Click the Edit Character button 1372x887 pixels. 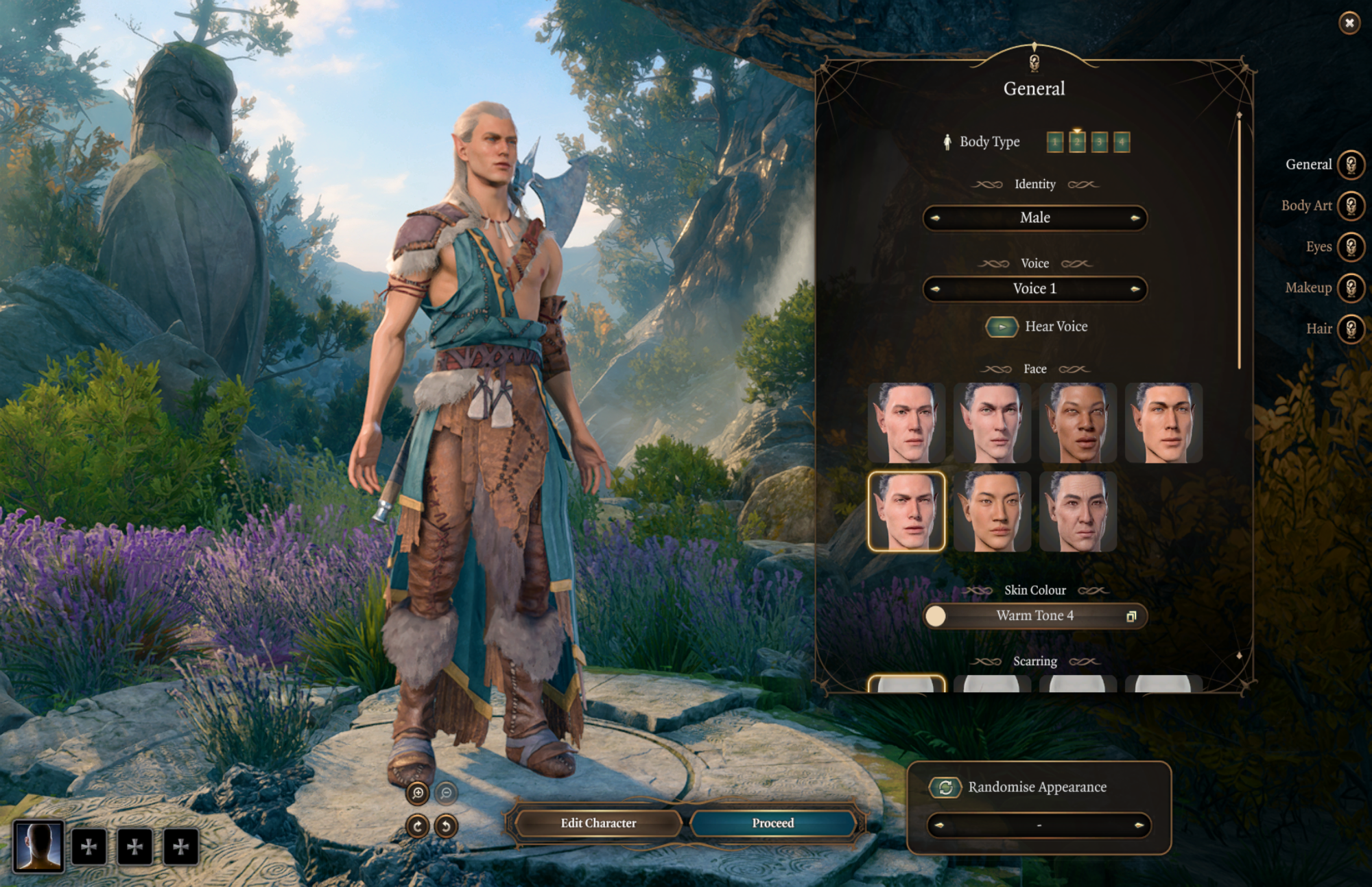point(598,823)
